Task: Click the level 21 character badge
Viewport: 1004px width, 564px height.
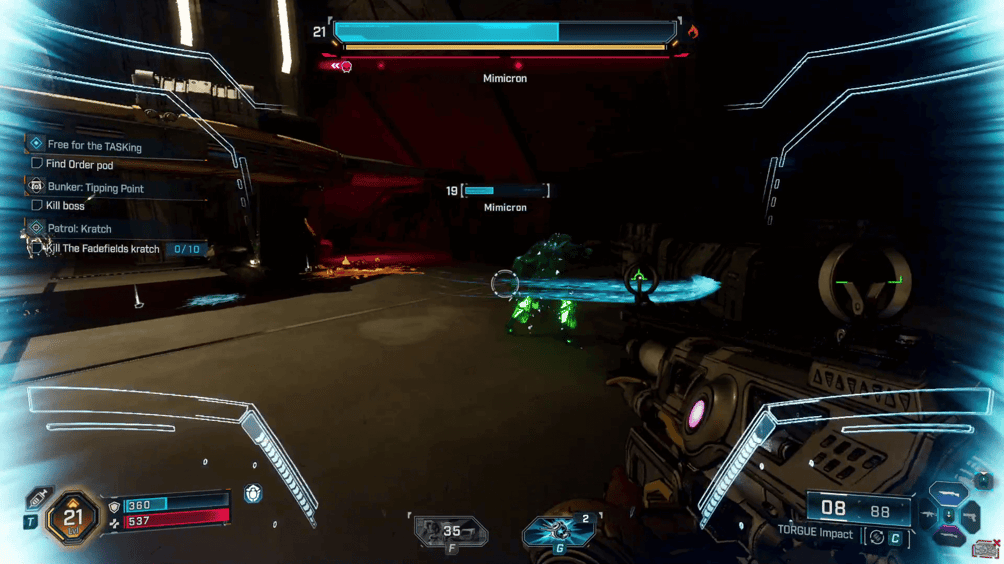Action: pos(73,517)
